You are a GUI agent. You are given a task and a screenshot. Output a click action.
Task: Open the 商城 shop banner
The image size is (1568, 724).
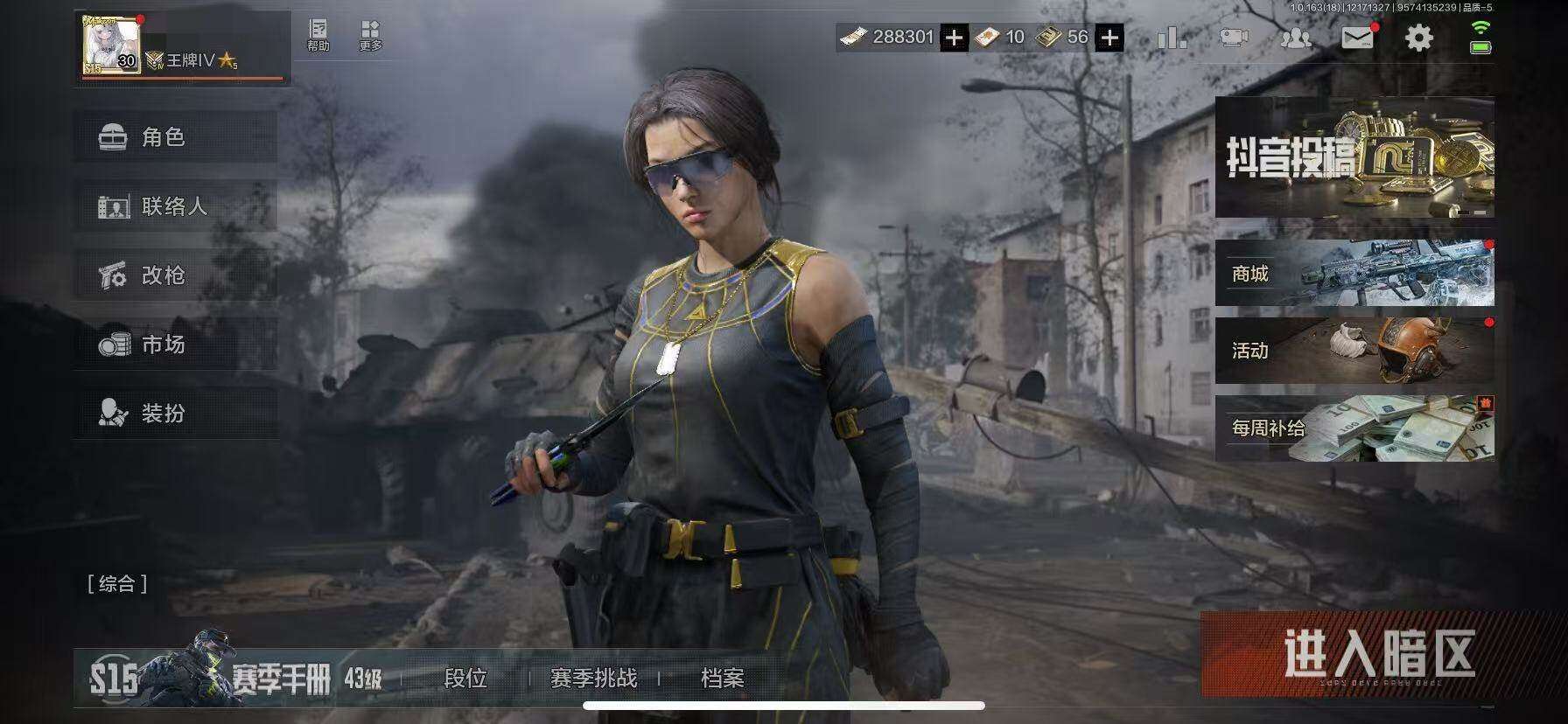point(1354,274)
